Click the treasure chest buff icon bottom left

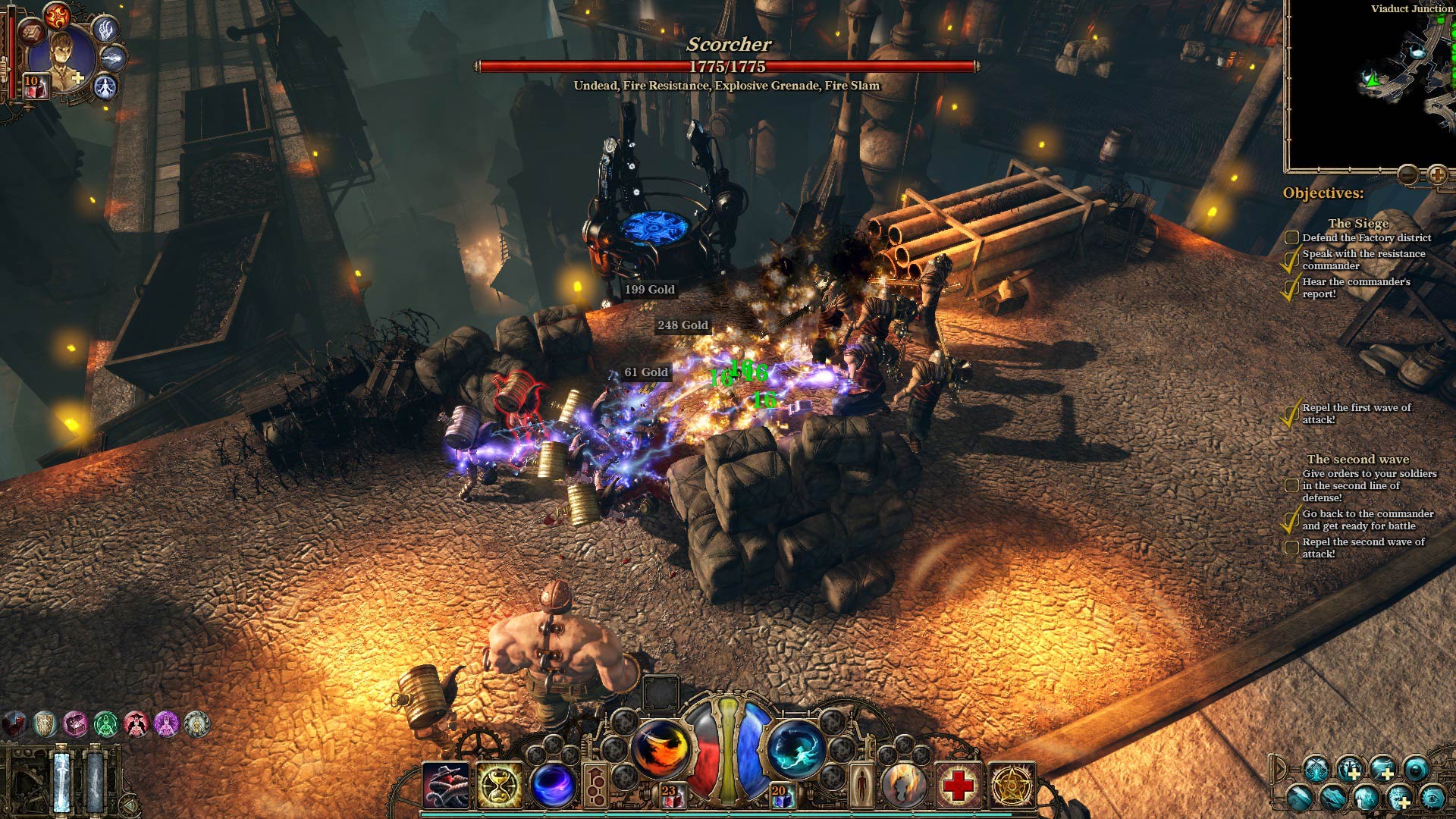[77, 724]
